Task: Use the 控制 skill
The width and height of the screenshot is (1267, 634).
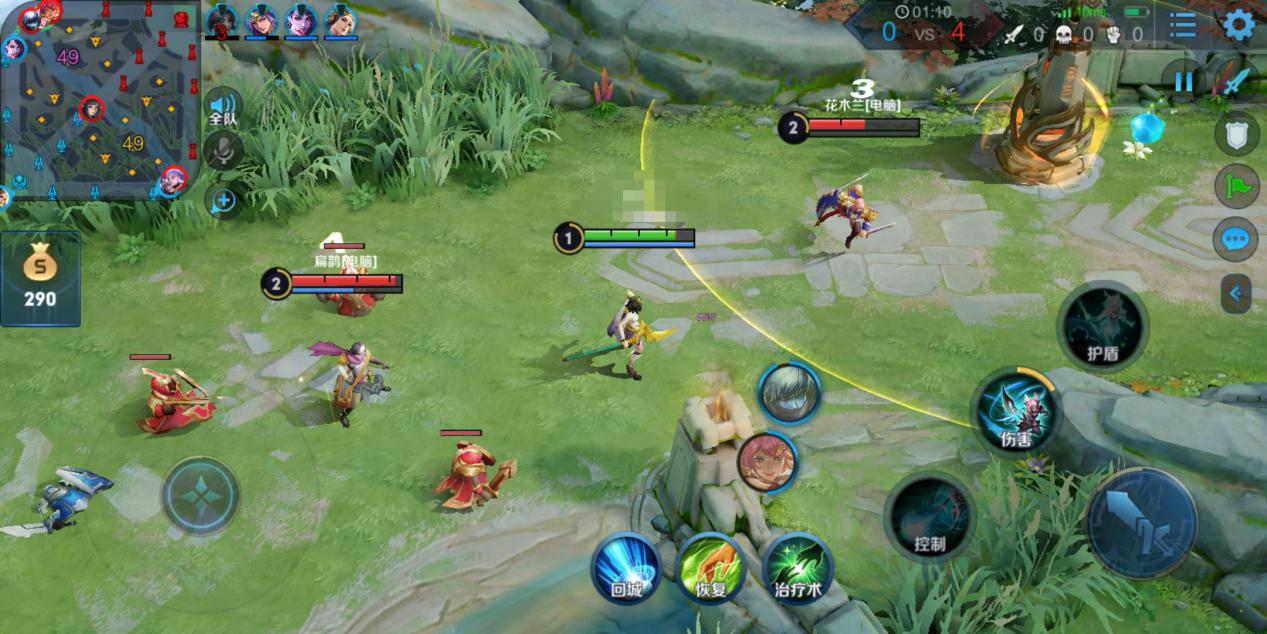Action: pos(929,517)
